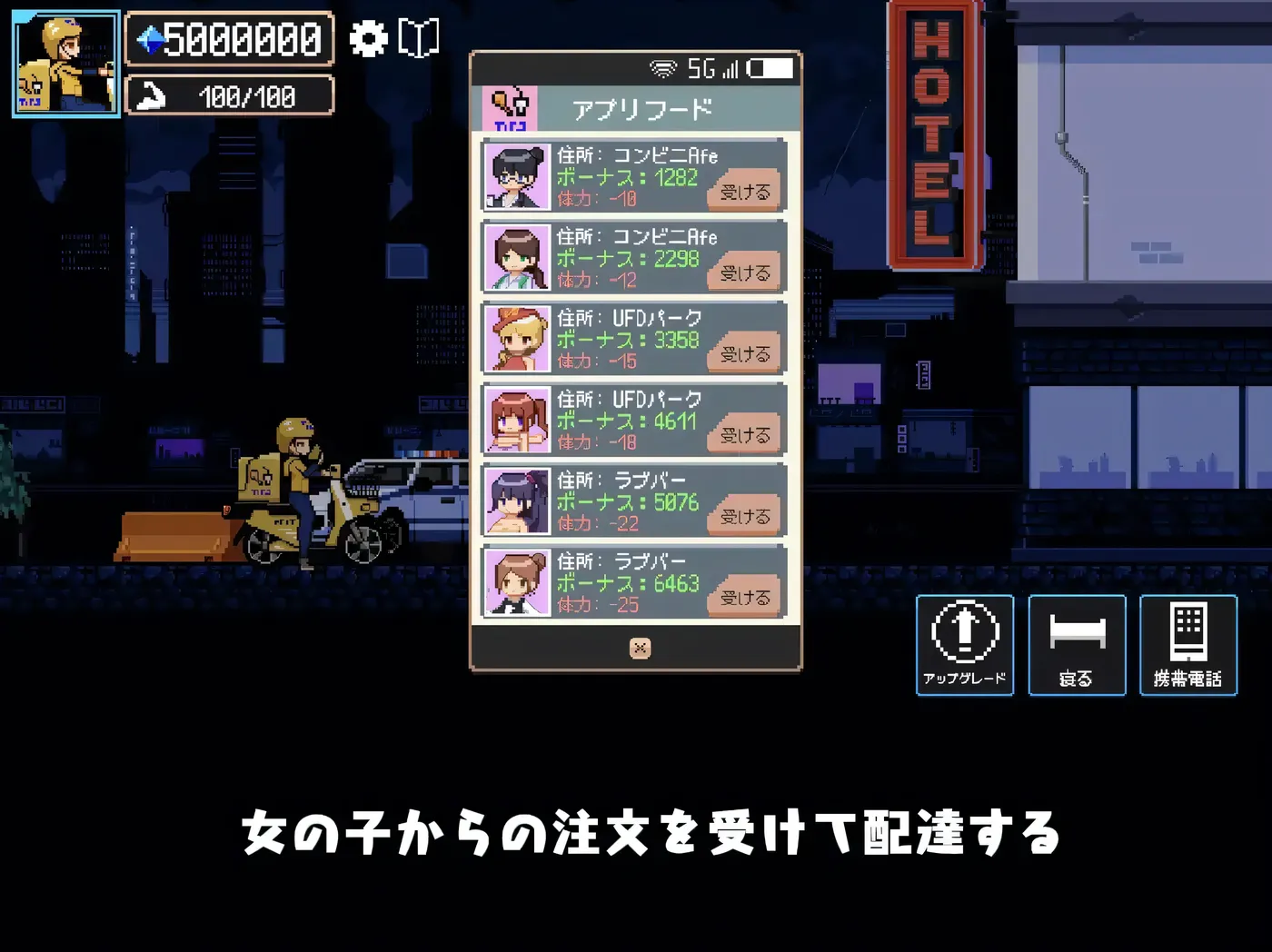Close the アプリフード window with the X

(x=641, y=649)
